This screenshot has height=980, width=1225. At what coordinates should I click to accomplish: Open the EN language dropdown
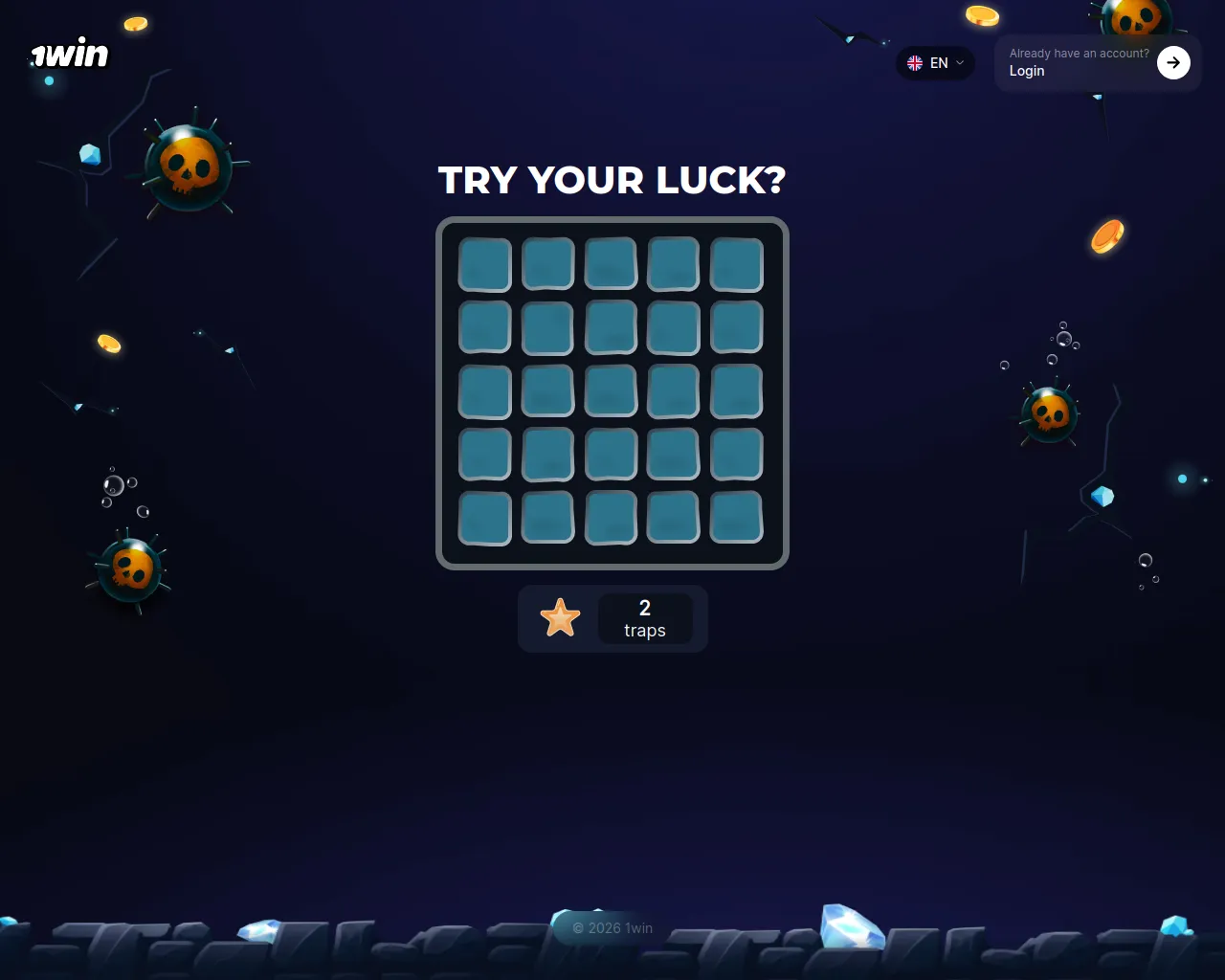point(936,63)
